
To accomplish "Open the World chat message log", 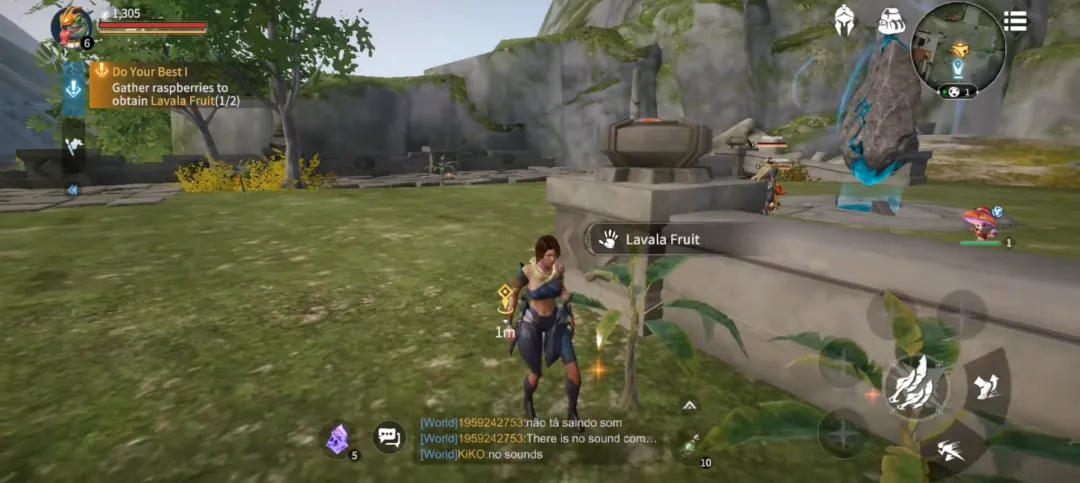I will pos(540,439).
